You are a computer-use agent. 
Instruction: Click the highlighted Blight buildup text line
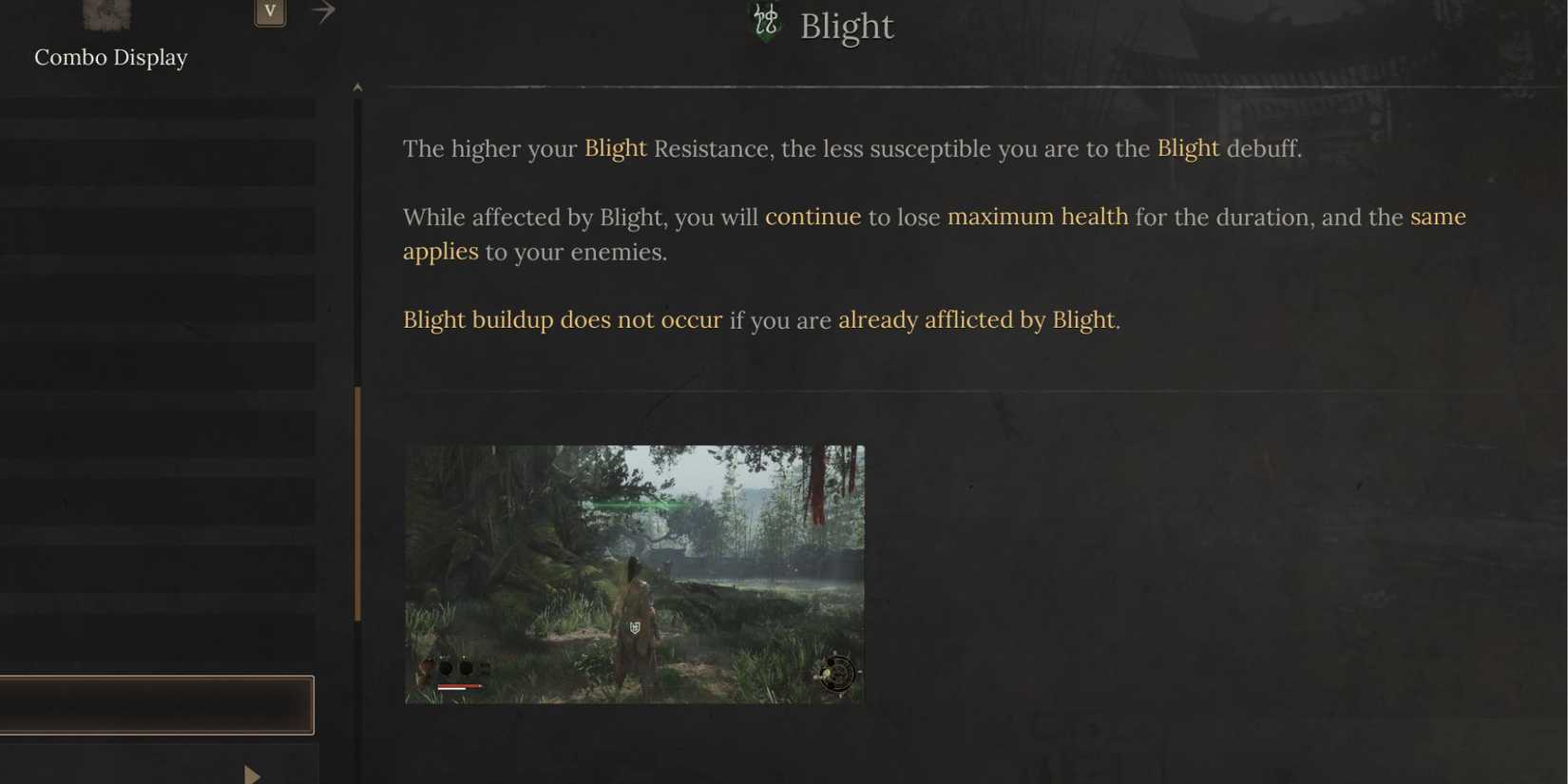click(x=563, y=319)
